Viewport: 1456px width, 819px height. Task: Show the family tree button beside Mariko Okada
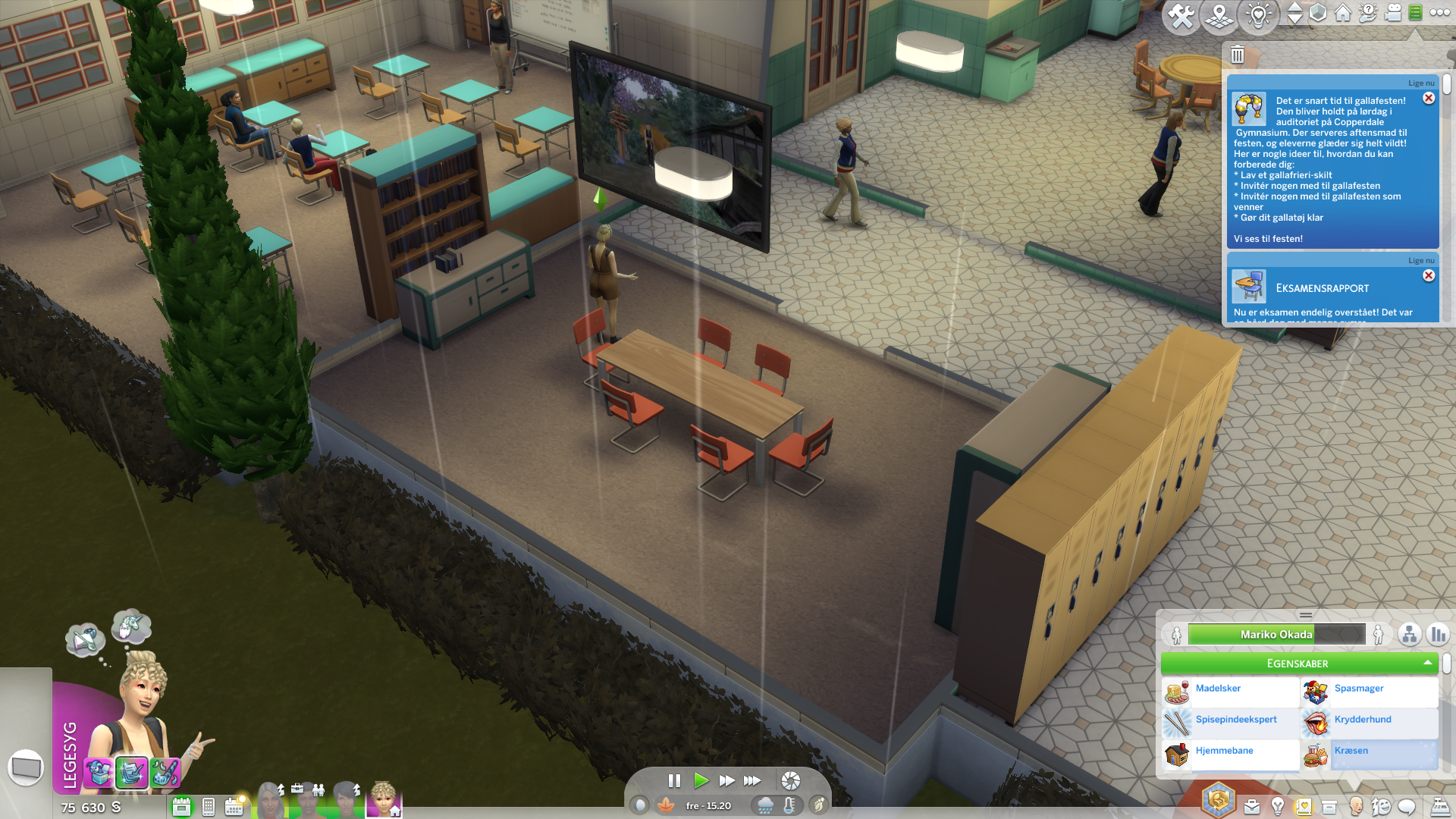coord(1409,635)
